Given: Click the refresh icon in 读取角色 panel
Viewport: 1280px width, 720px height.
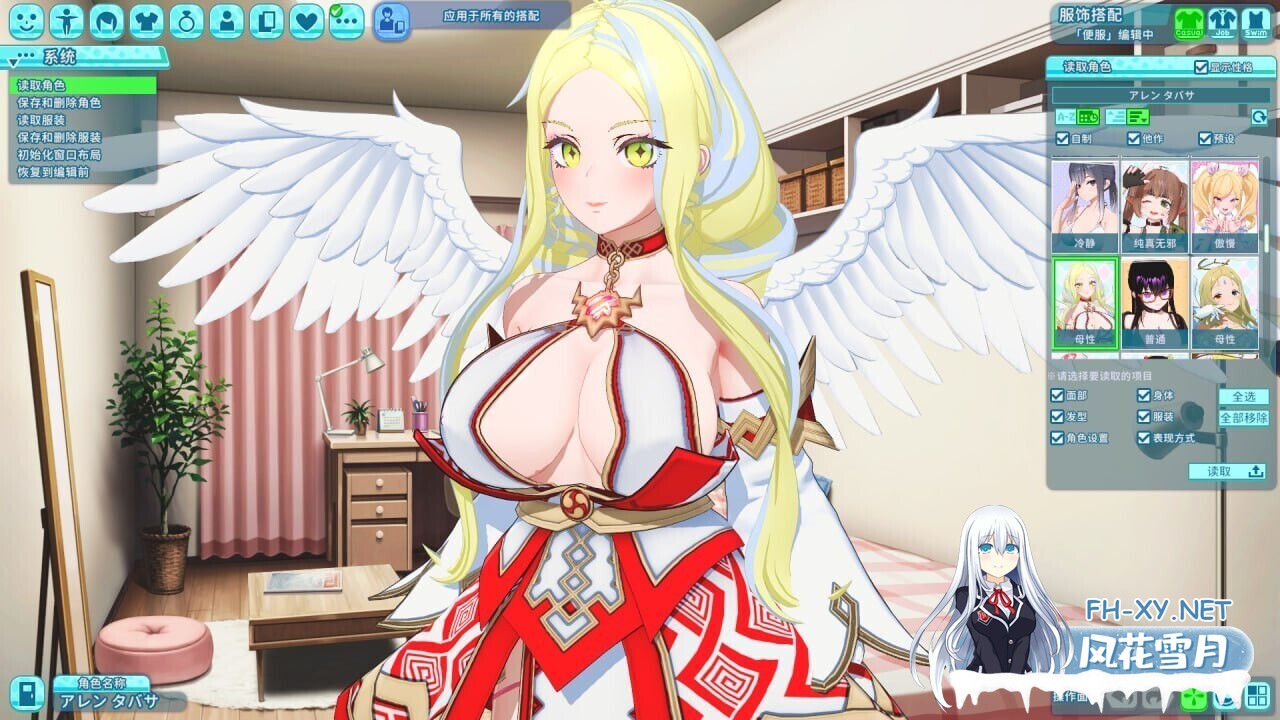Looking at the screenshot, I should [x=1260, y=117].
